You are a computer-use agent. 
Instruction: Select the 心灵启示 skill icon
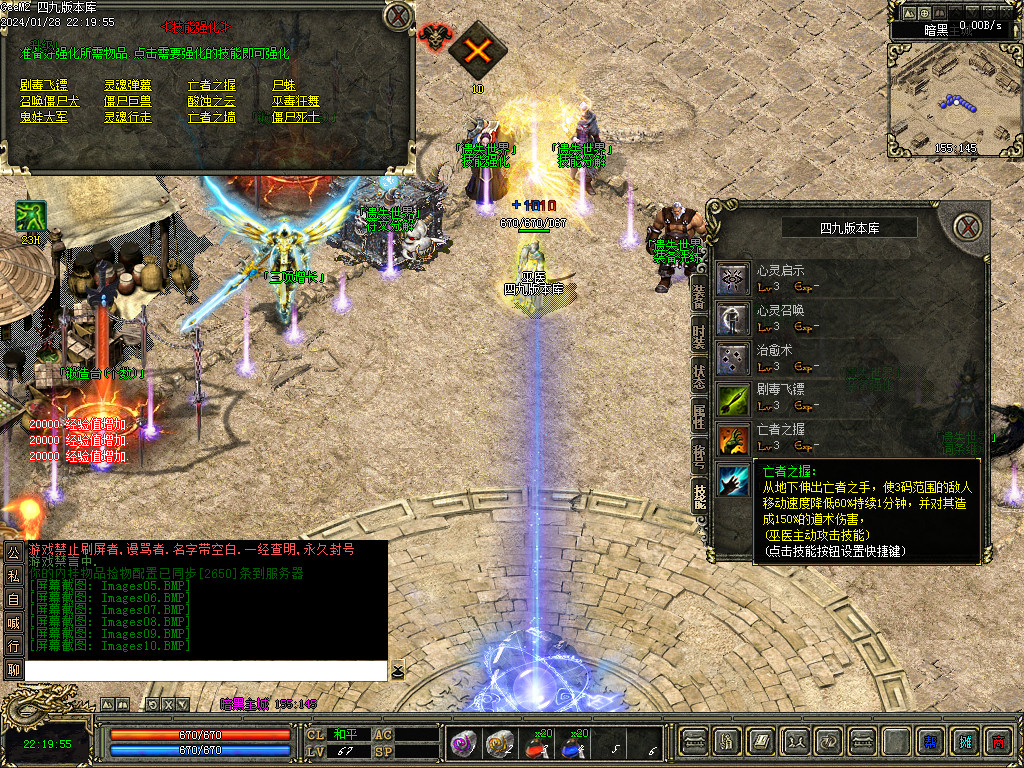[x=734, y=278]
